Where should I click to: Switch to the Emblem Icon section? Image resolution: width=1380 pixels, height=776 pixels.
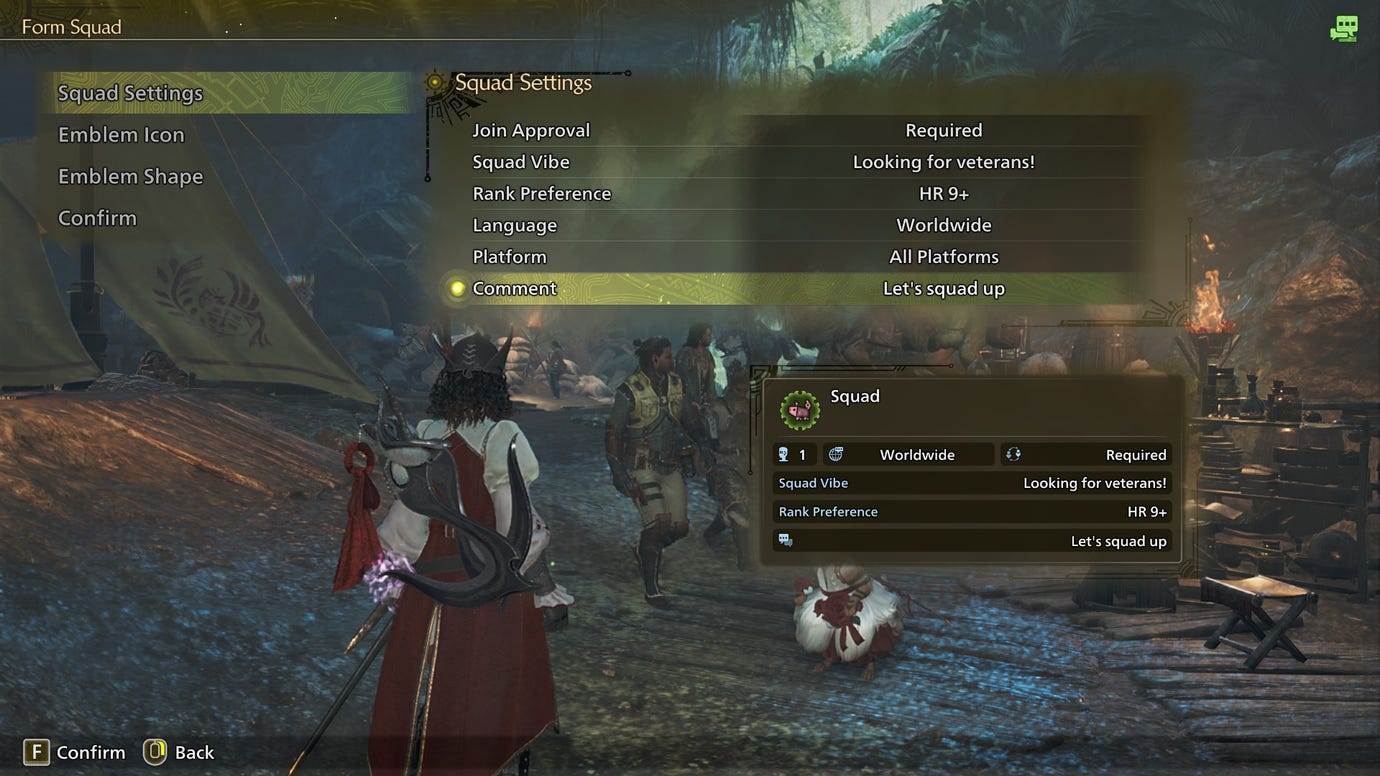121,134
